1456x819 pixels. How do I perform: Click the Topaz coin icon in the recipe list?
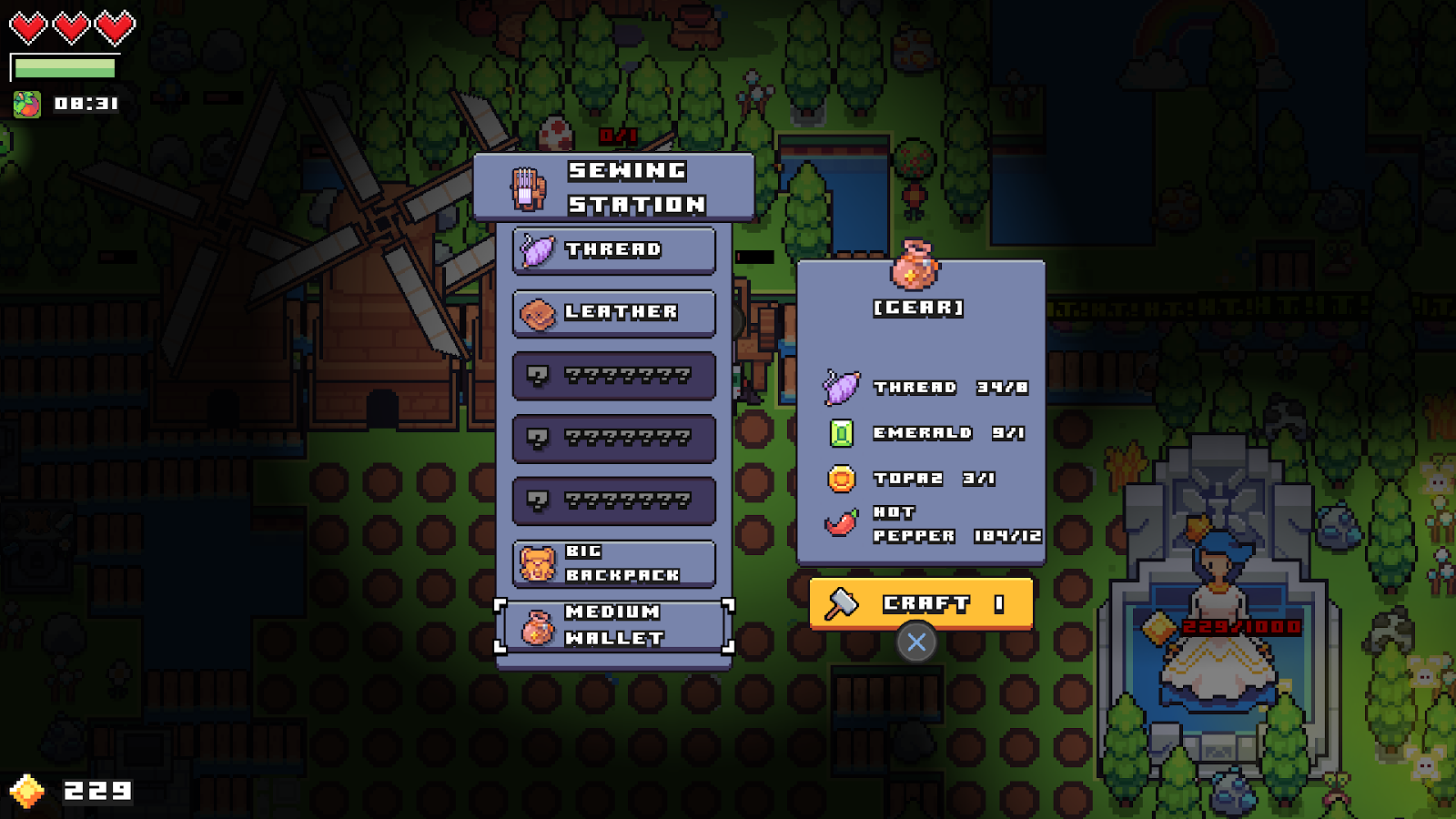(x=842, y=480)
